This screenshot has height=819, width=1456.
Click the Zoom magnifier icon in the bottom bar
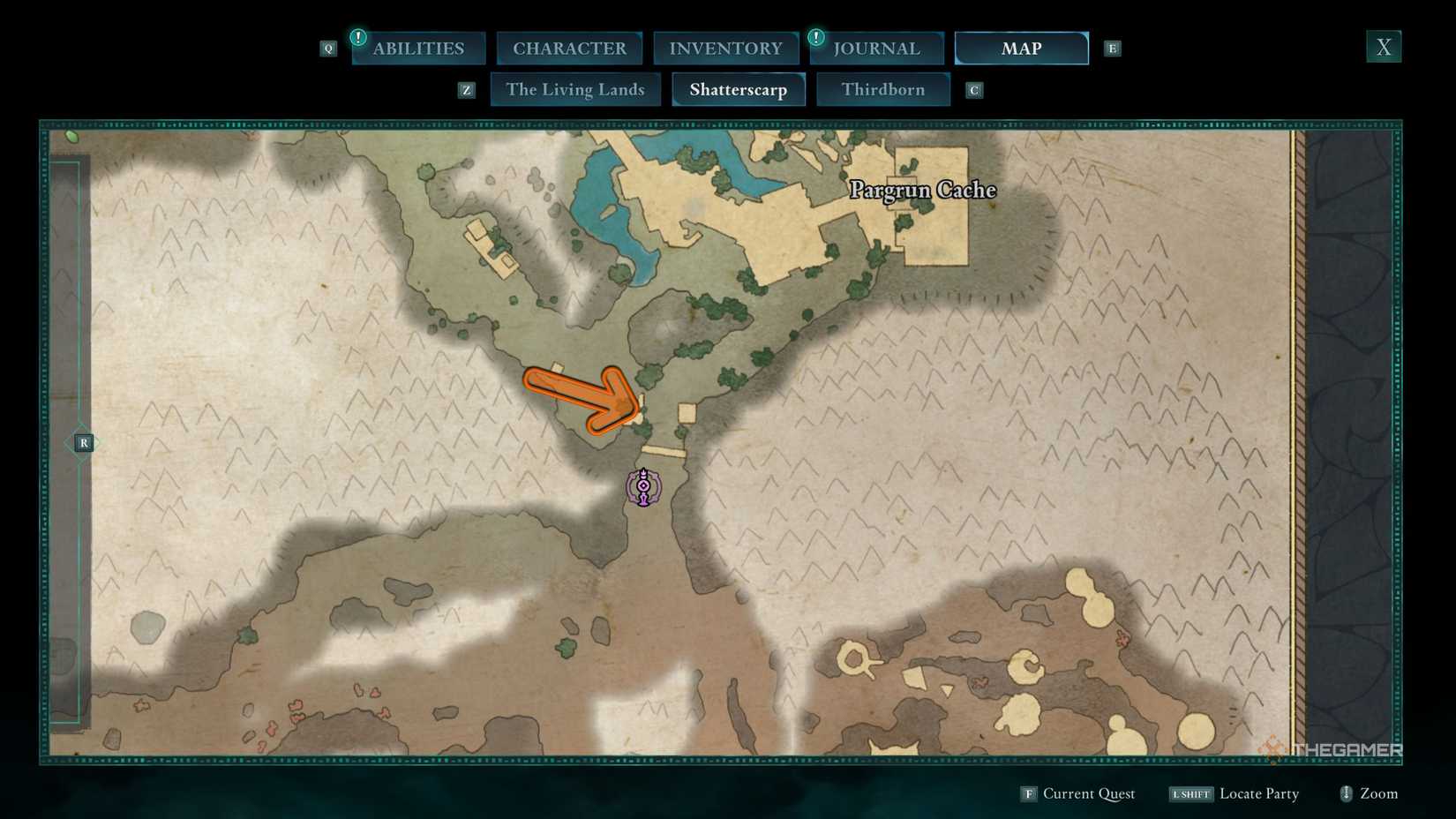coord(1347,793)
